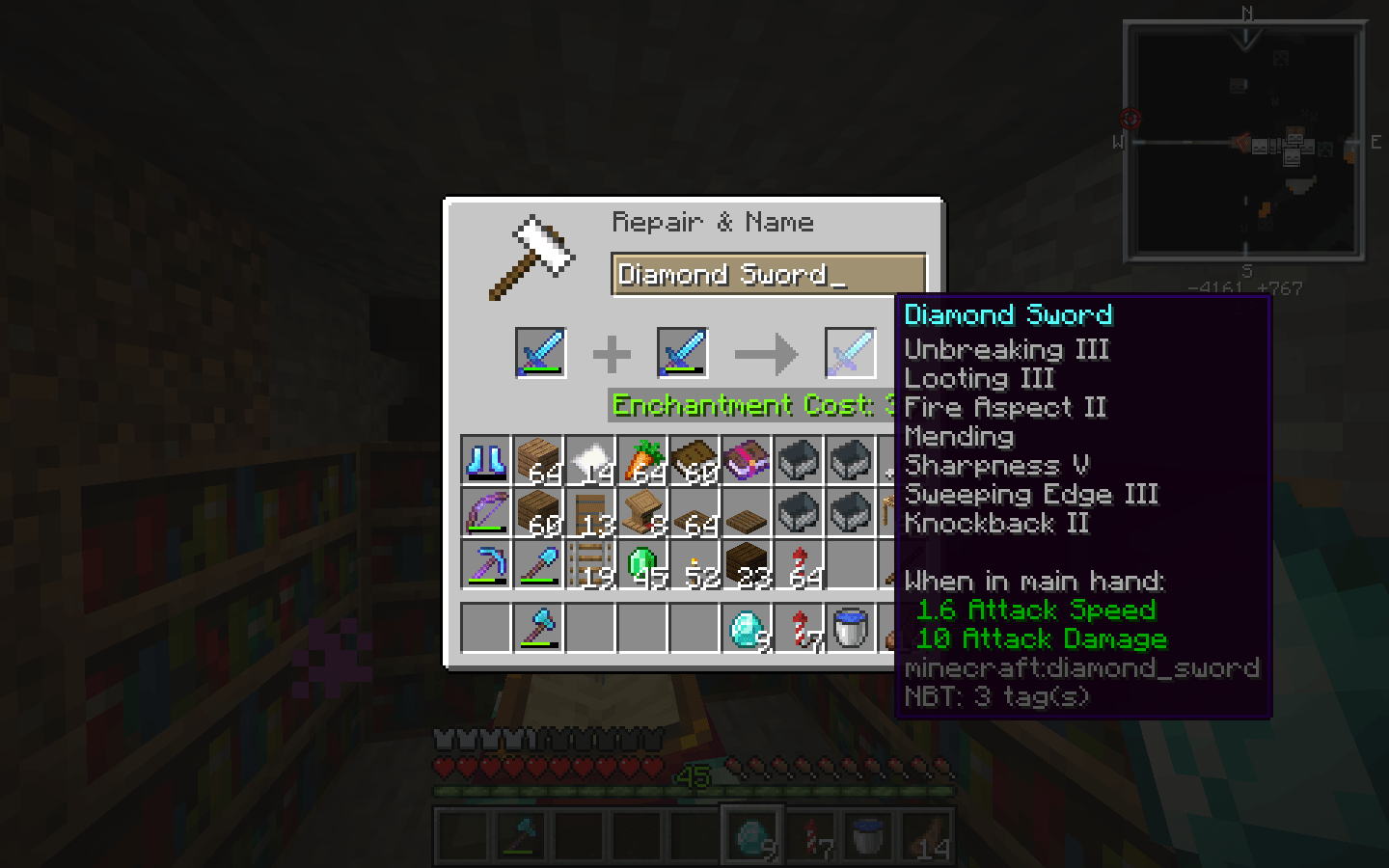The height and width of the screenshot is (868, 1389).
Task: Click the lectern item in inventory
Action: click(641, 513)
